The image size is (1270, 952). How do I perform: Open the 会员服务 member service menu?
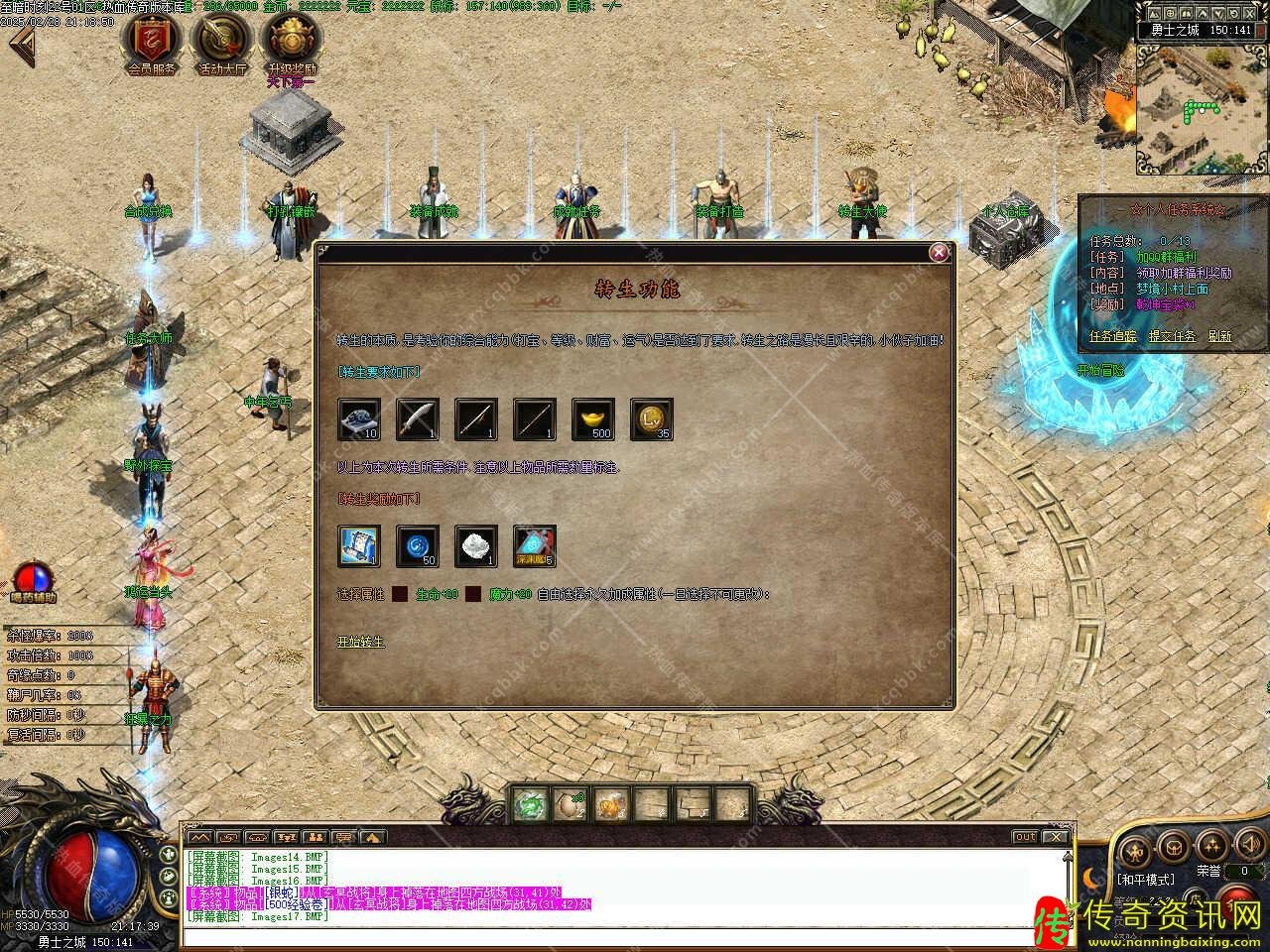152,42
